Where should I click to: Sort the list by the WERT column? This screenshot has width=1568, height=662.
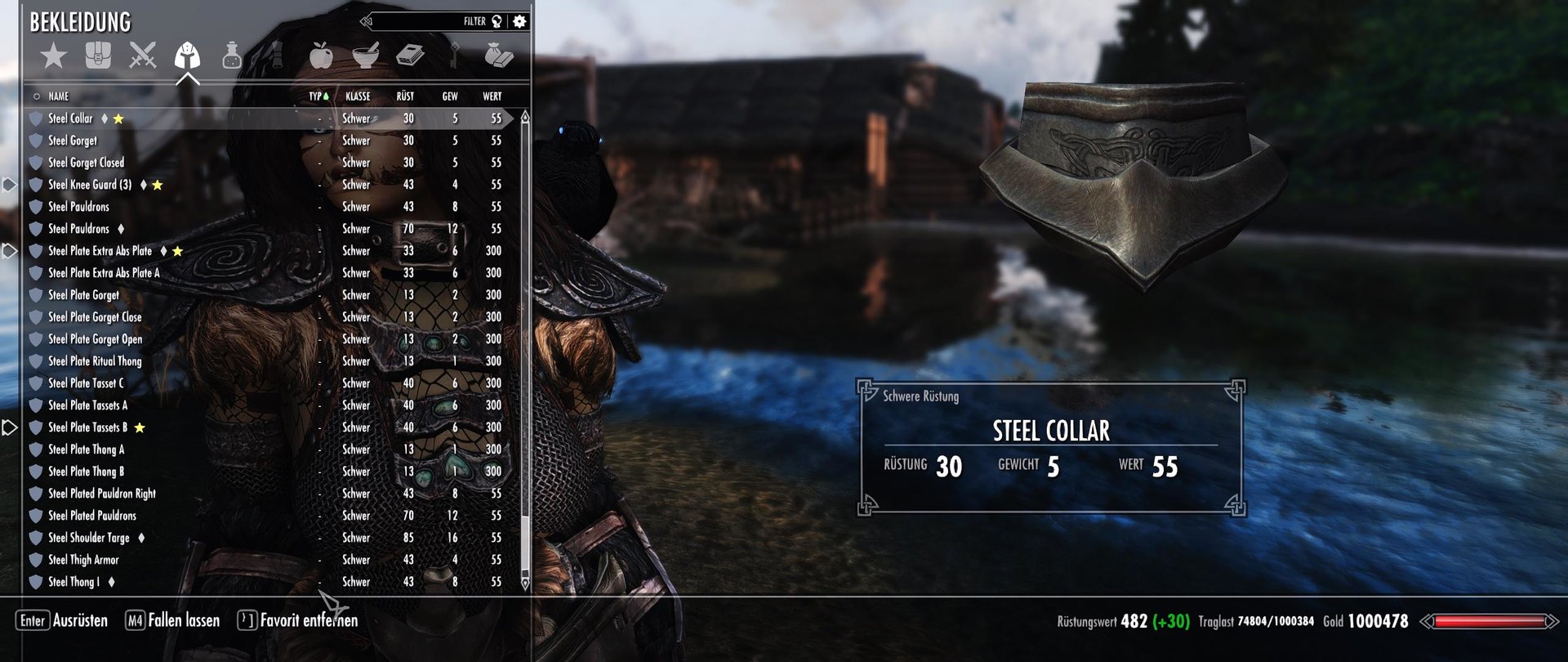coord(492,96)
